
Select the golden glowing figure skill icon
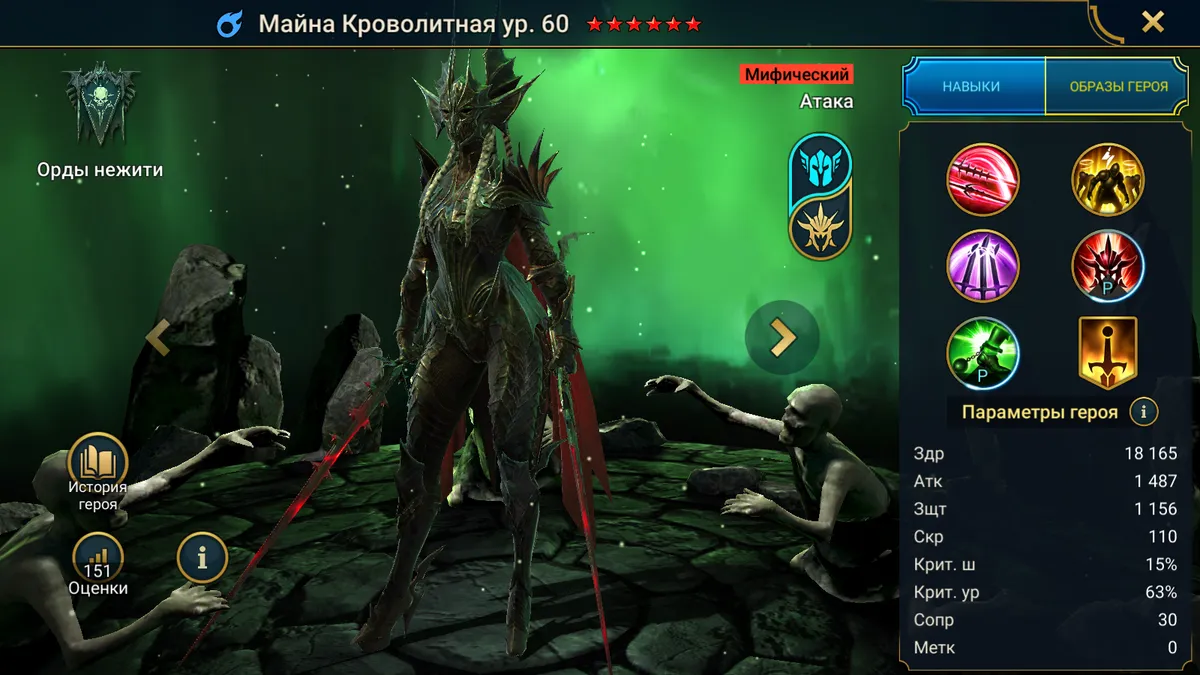[x=1108, y=180]
